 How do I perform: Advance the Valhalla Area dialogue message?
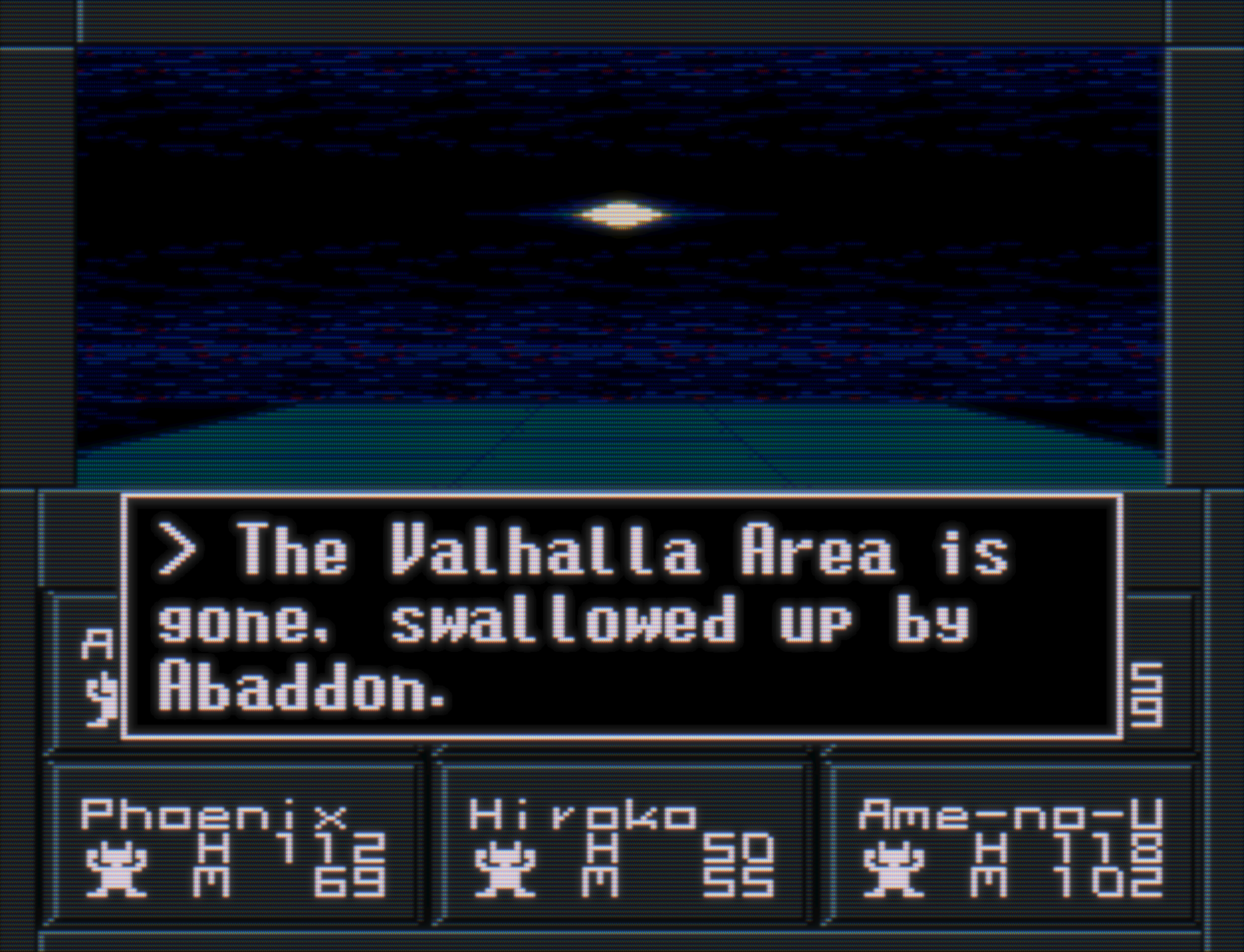click(622, 617)
